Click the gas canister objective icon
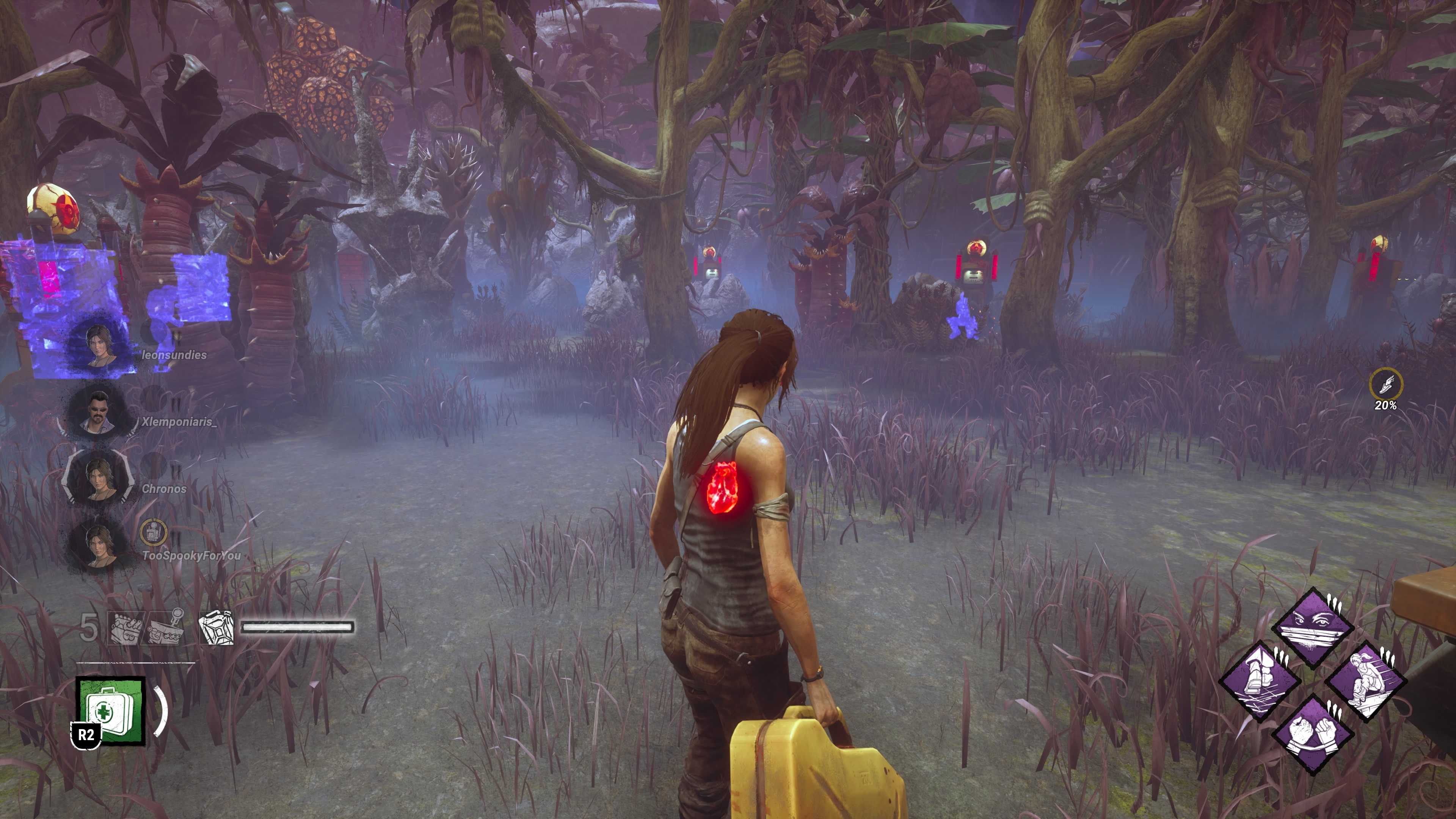Screen dimensions: 1456x819 coord(217,628)
